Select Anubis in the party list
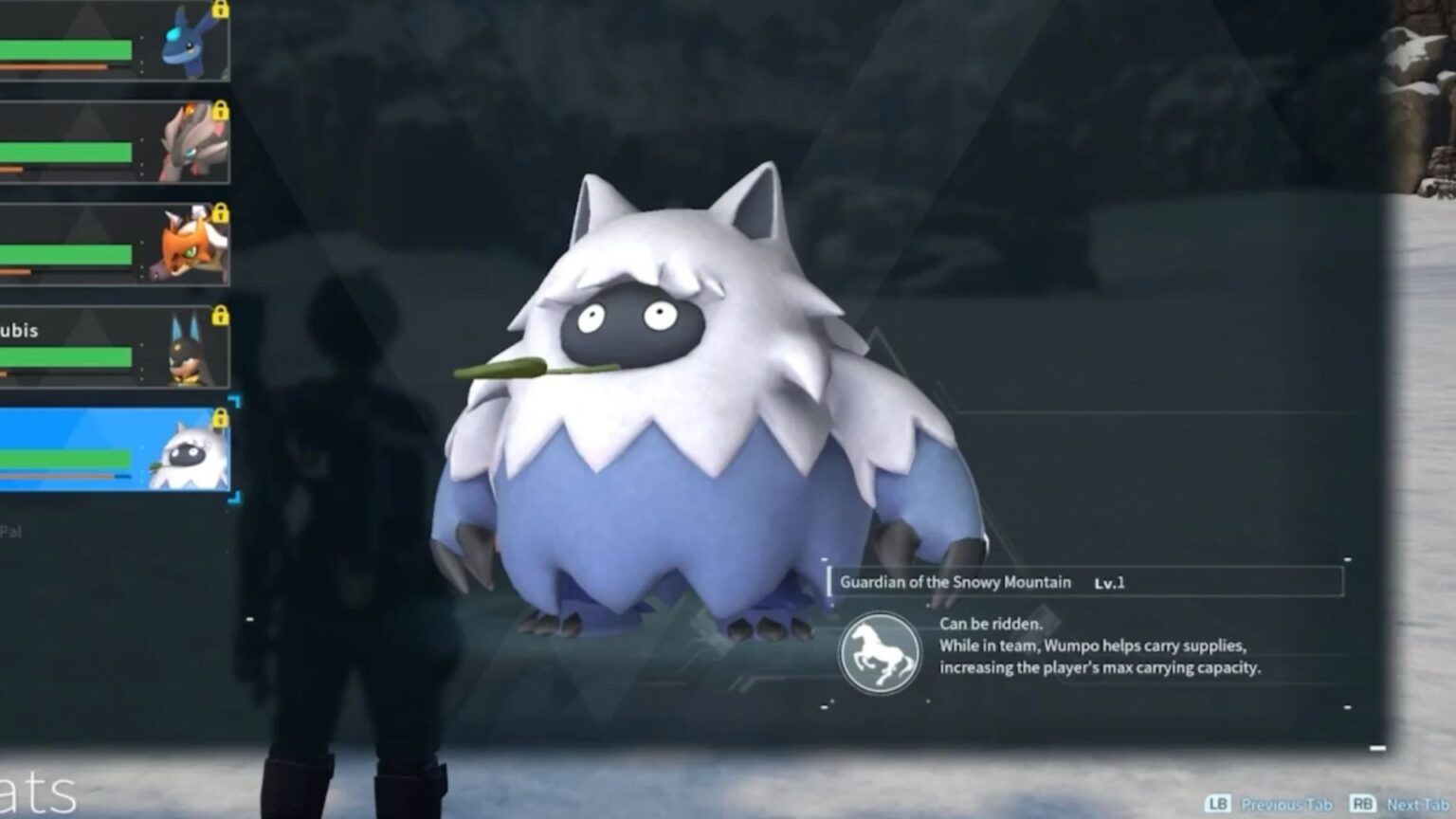Image resolution: width=1456 pixels, height=819 pixels. pos(114,346)
